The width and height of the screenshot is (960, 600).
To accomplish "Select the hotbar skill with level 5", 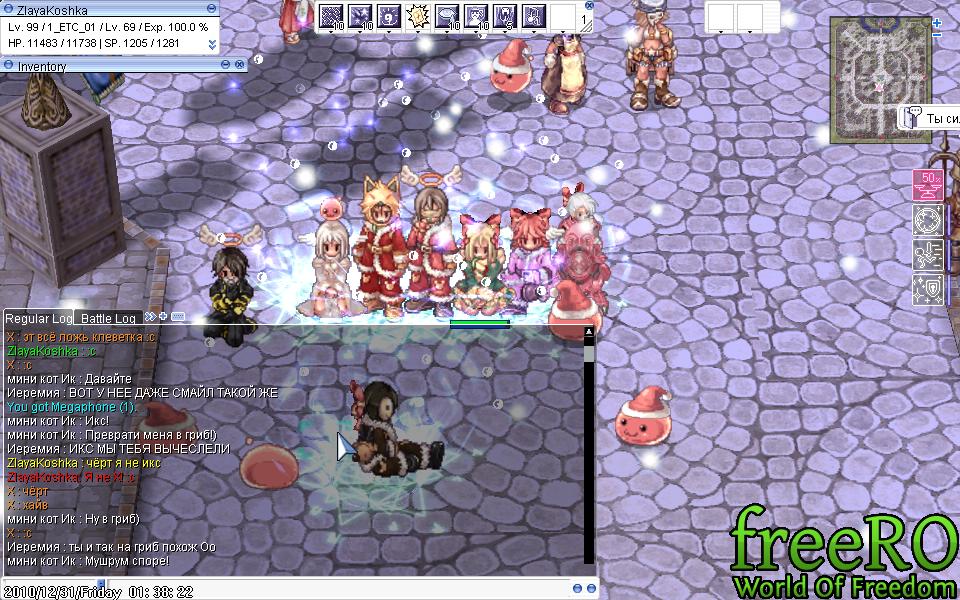I will pyautogui.click(x=505, y=16).
